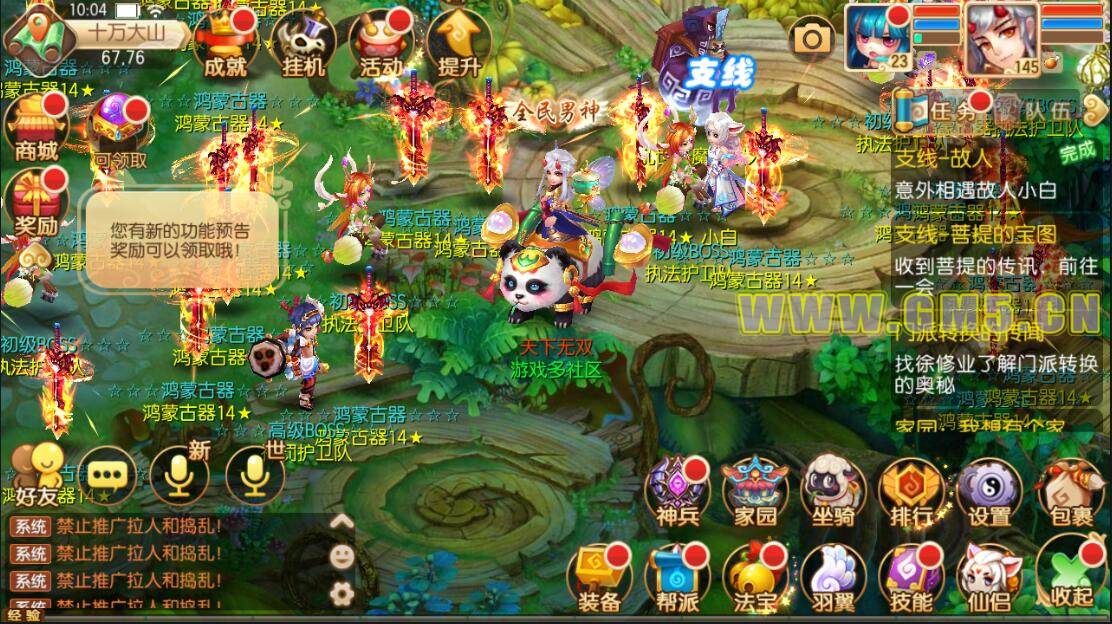Open the 设置 settings menu
The width and height of the screenshot is (1112, 624).
989,491
